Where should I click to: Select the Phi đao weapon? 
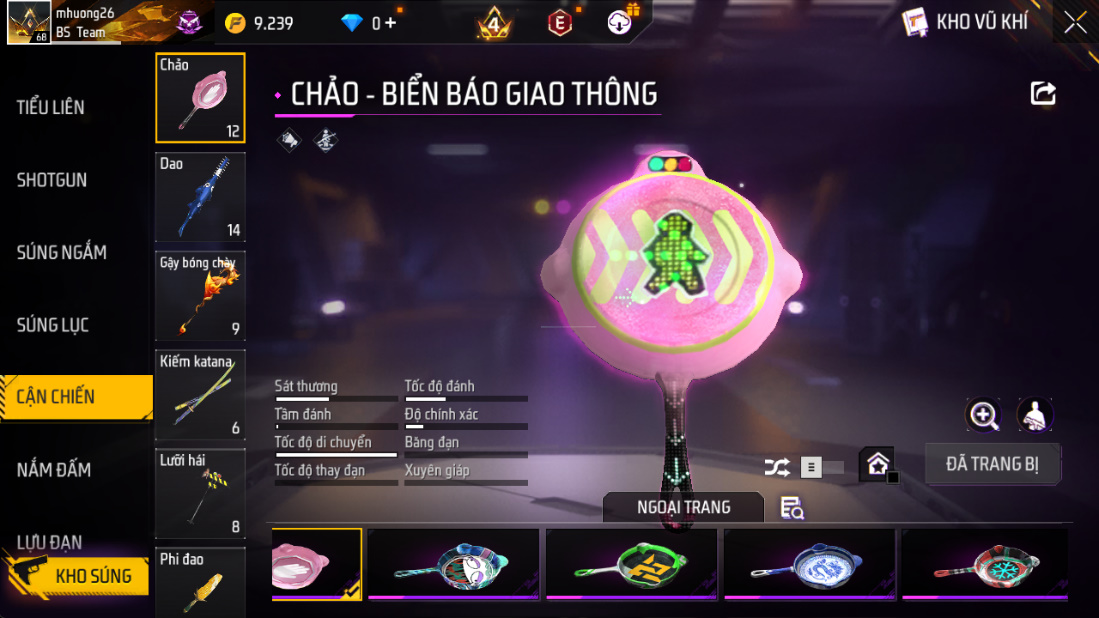(x=200, y=580)
